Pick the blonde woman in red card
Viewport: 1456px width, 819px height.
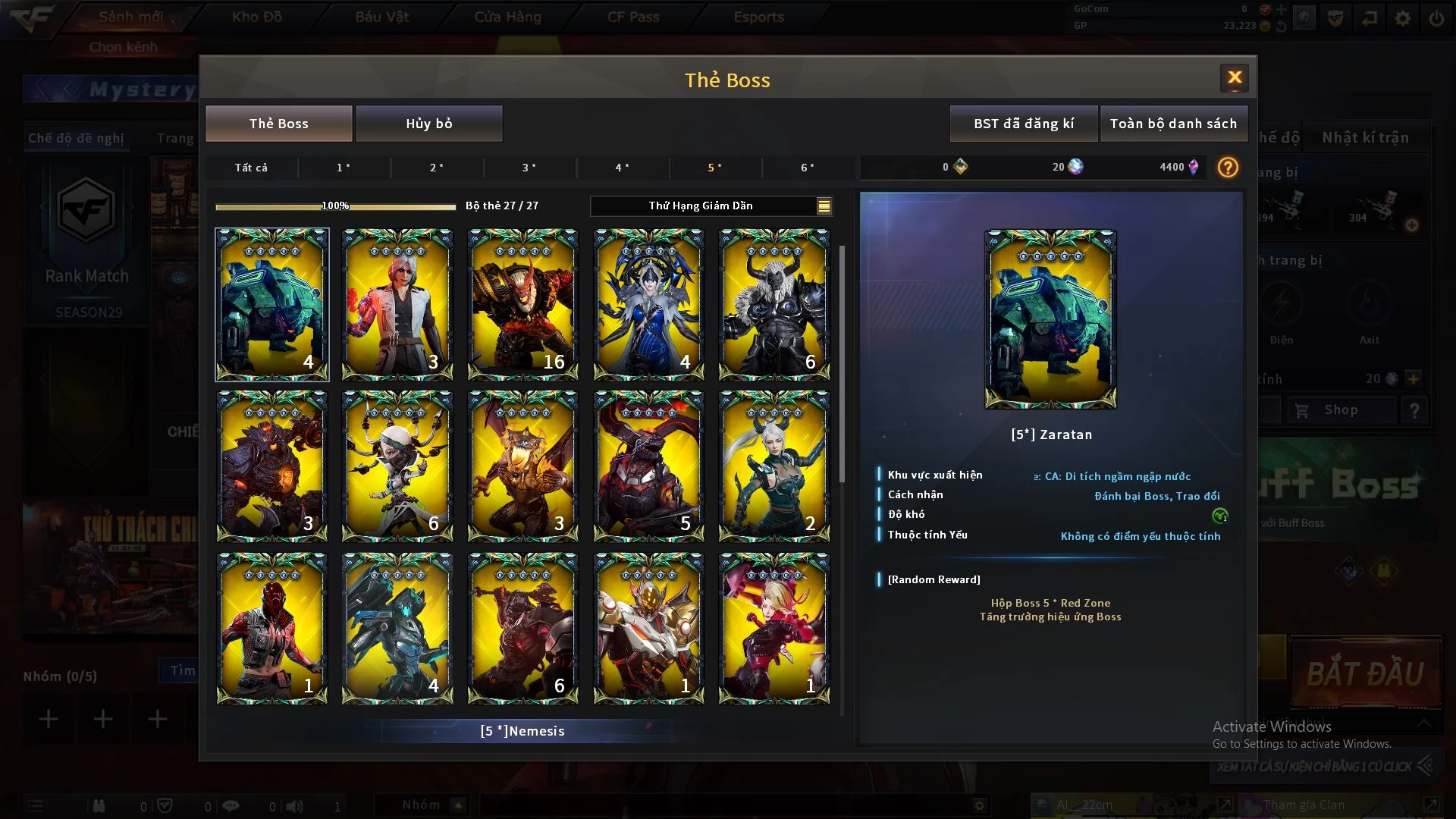773,628
